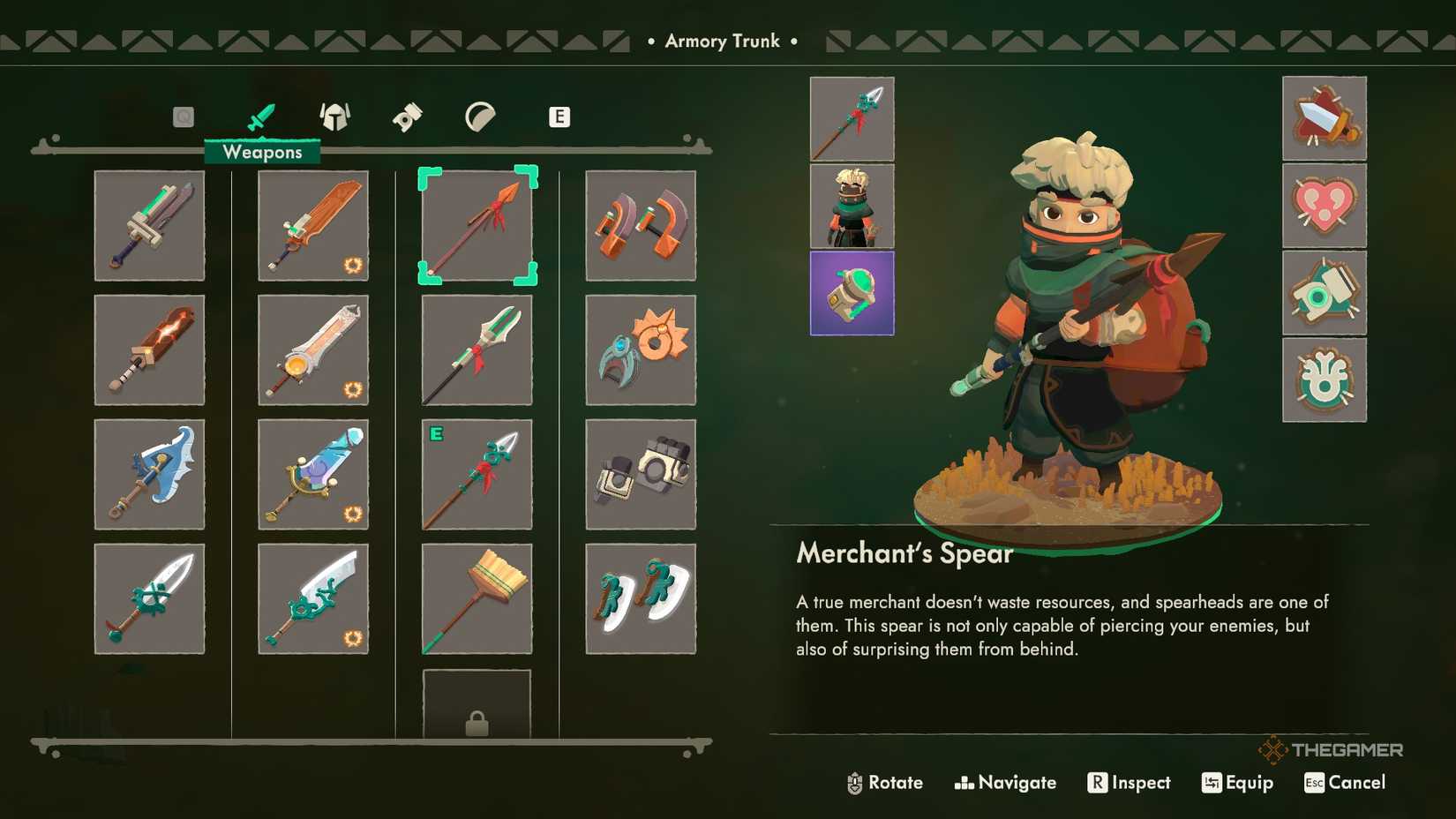Click the sword crest emblem on the right
1456x819 pixels.
(1325, 119)
